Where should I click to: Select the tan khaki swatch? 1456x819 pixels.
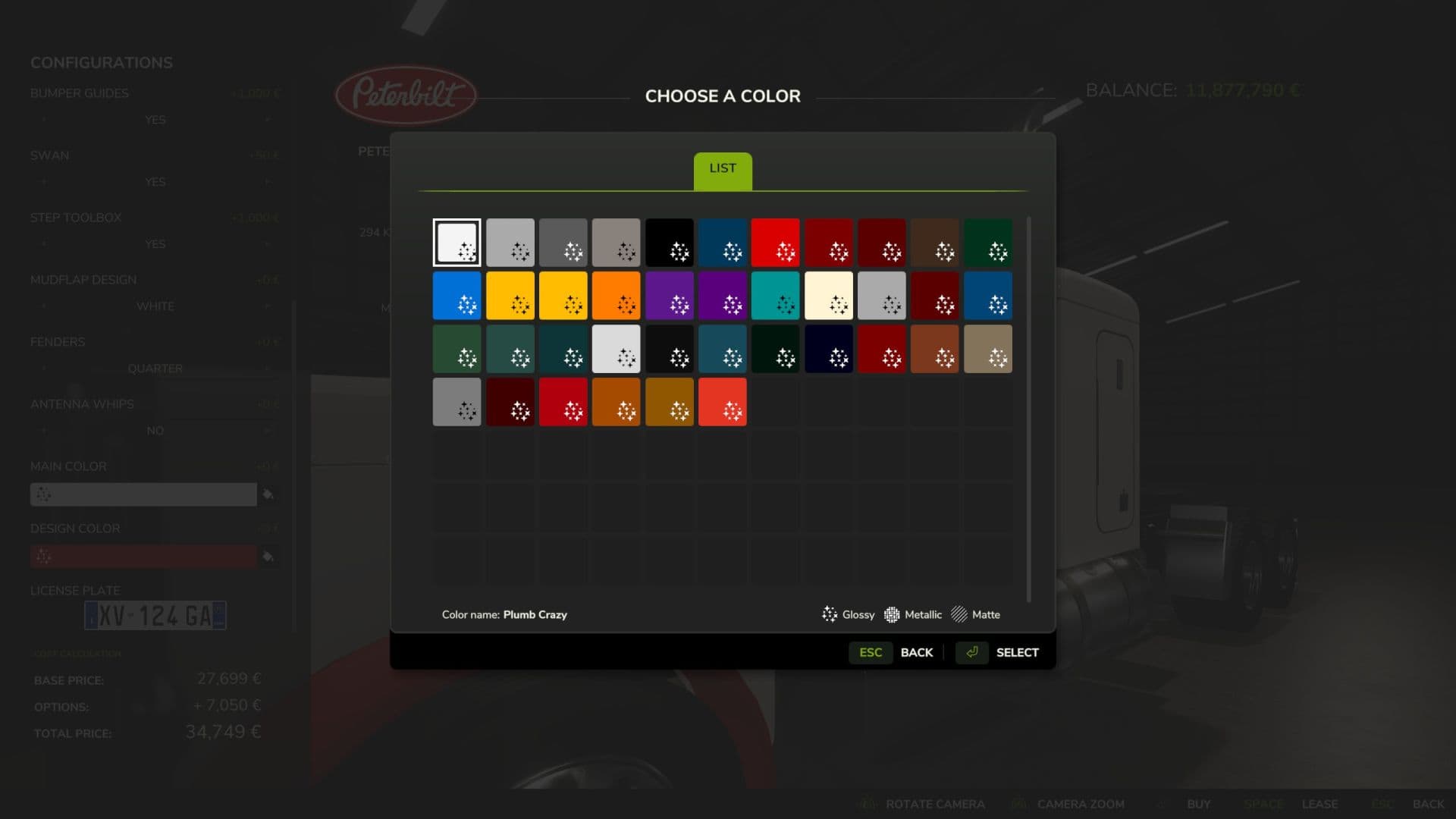pyautogui.click(x=987, y=349)
